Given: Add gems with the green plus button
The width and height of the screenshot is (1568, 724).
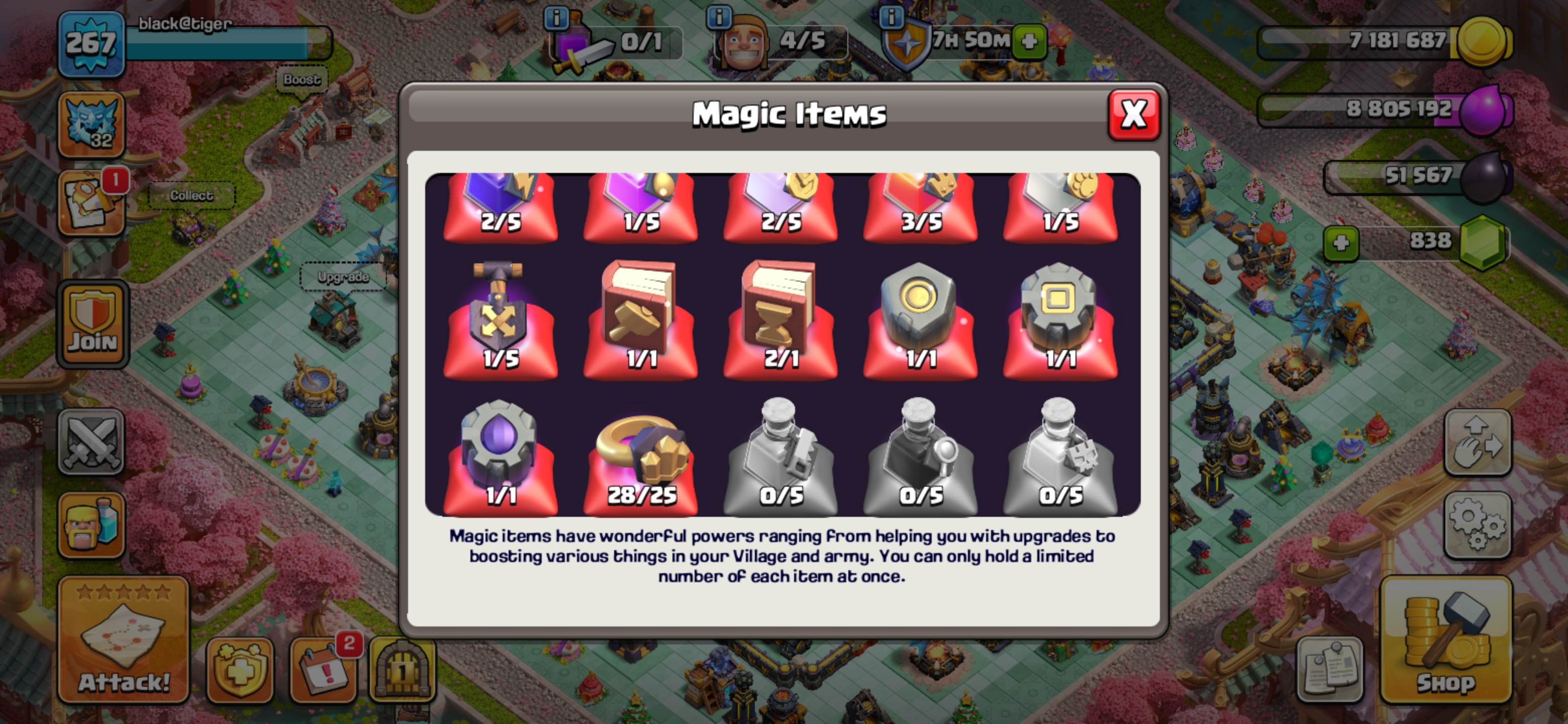Looking at the screenshot, I should coord(1341,243).
